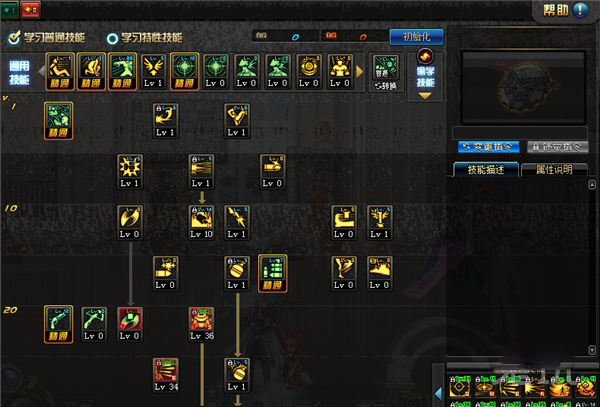Click the 初始化 reset button
600x407 pixels.
click(415, 37)
